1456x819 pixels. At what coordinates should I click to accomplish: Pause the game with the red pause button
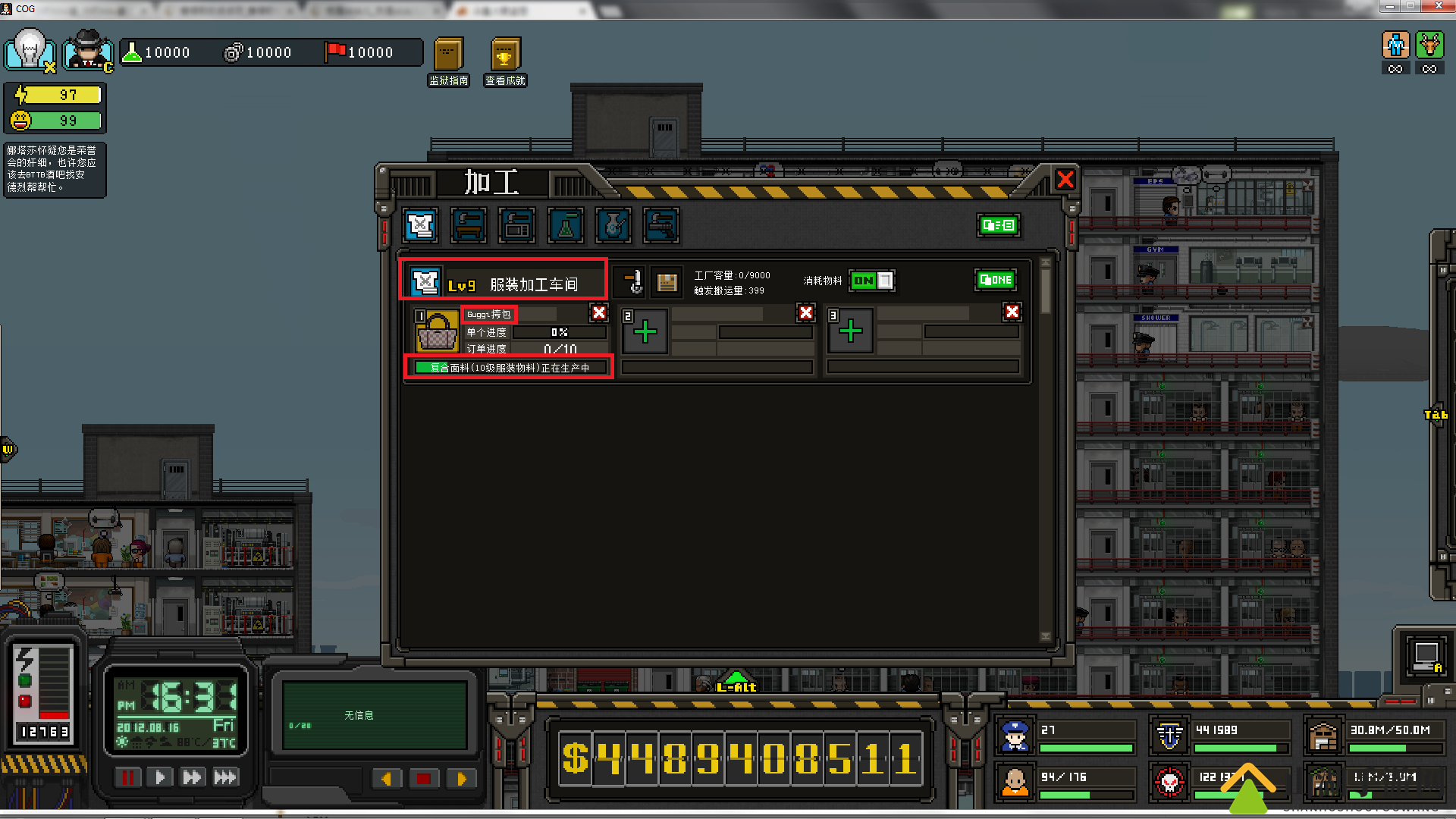127,777
